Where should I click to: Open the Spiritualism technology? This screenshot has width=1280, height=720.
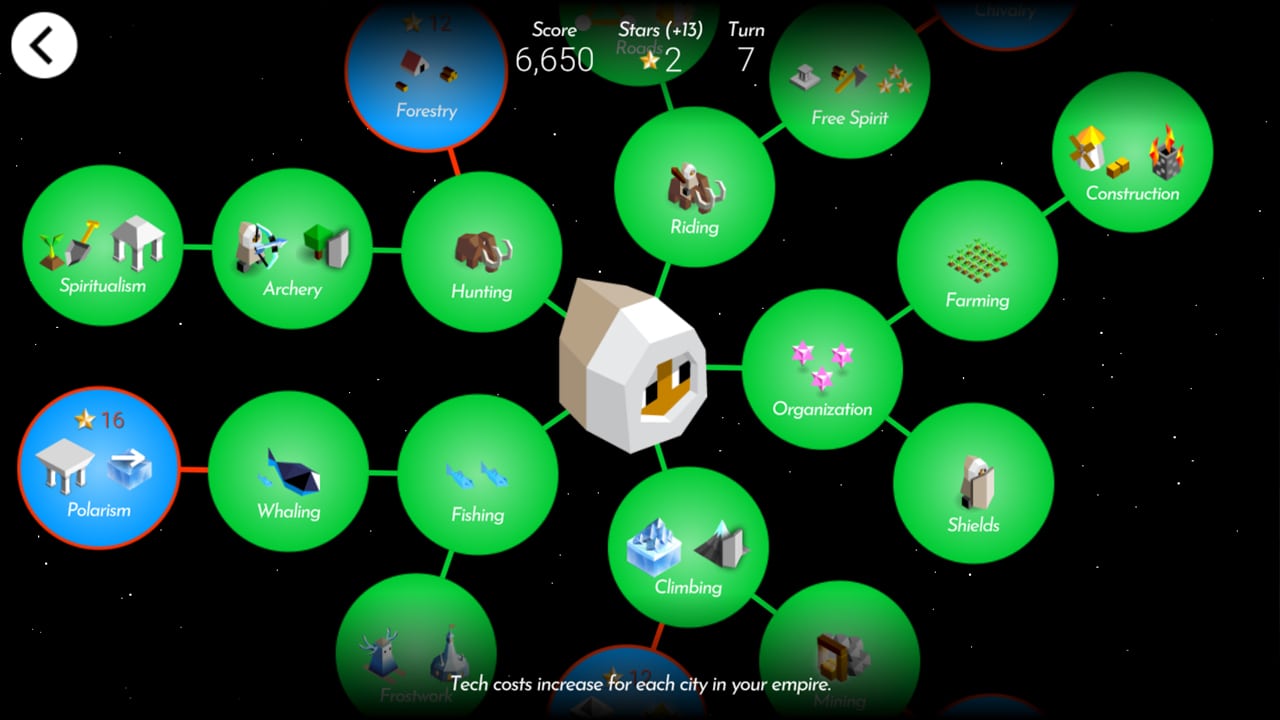pos(103,249)
